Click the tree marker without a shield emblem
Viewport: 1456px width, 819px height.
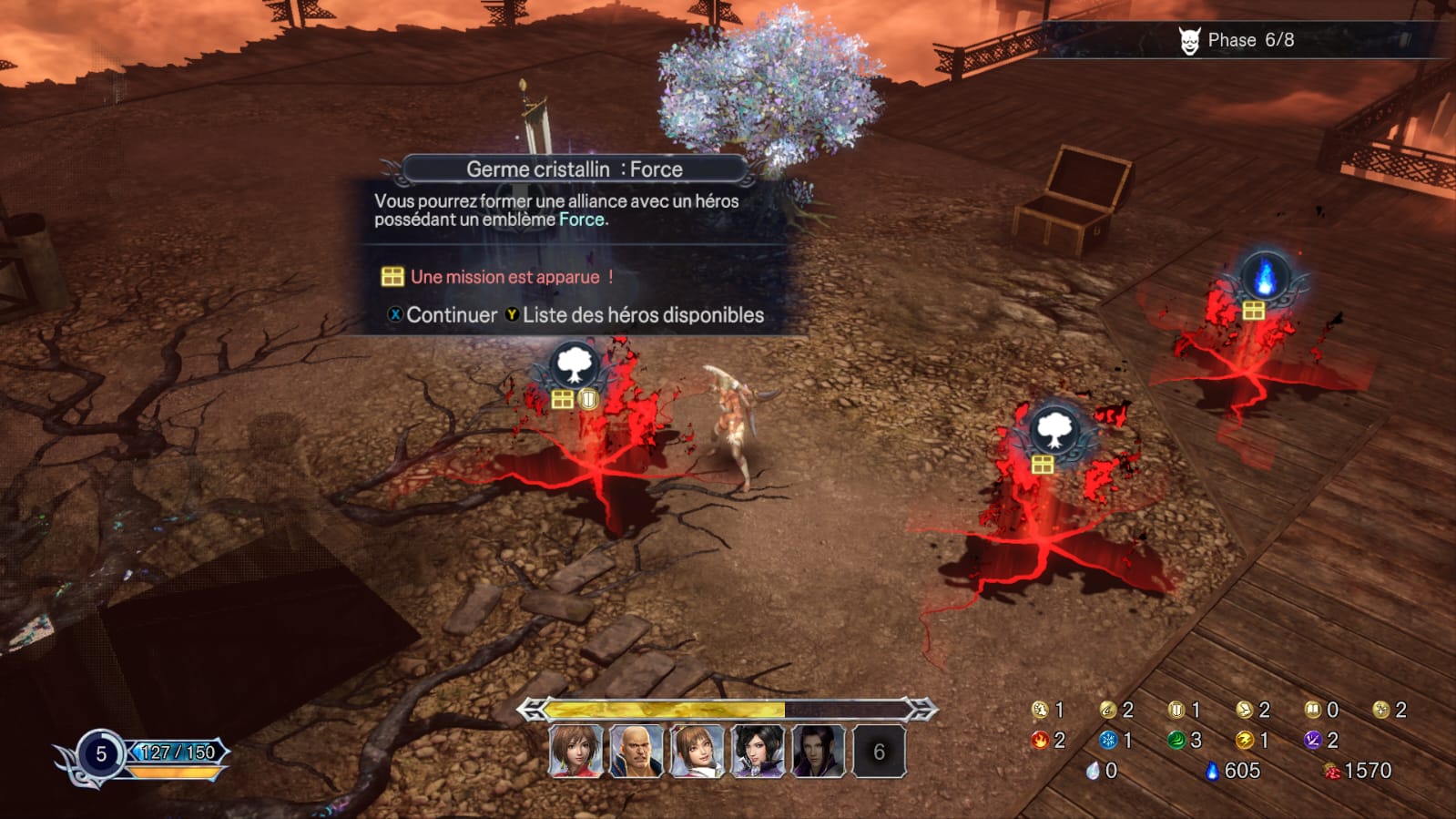[1054, 430]
